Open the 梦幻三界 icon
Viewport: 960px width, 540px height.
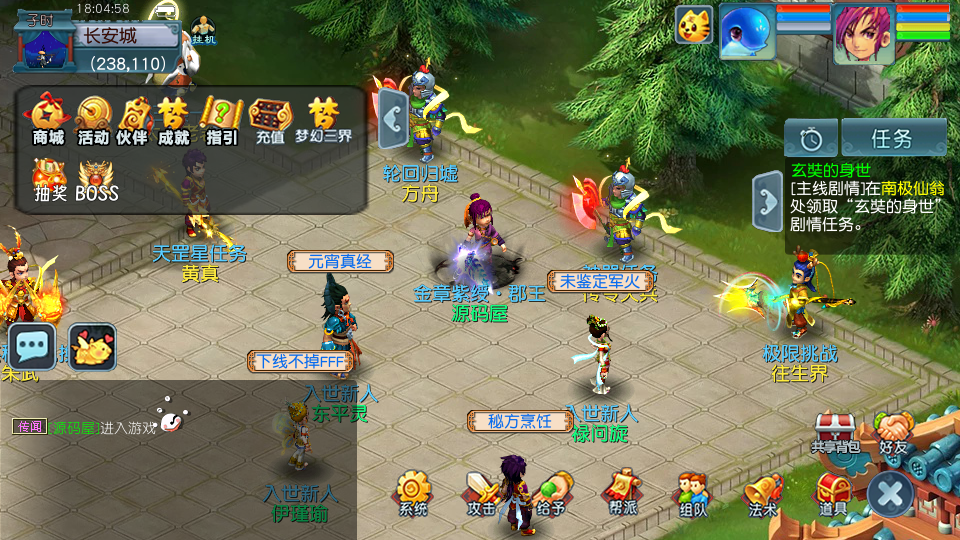[x=323, y=119]
